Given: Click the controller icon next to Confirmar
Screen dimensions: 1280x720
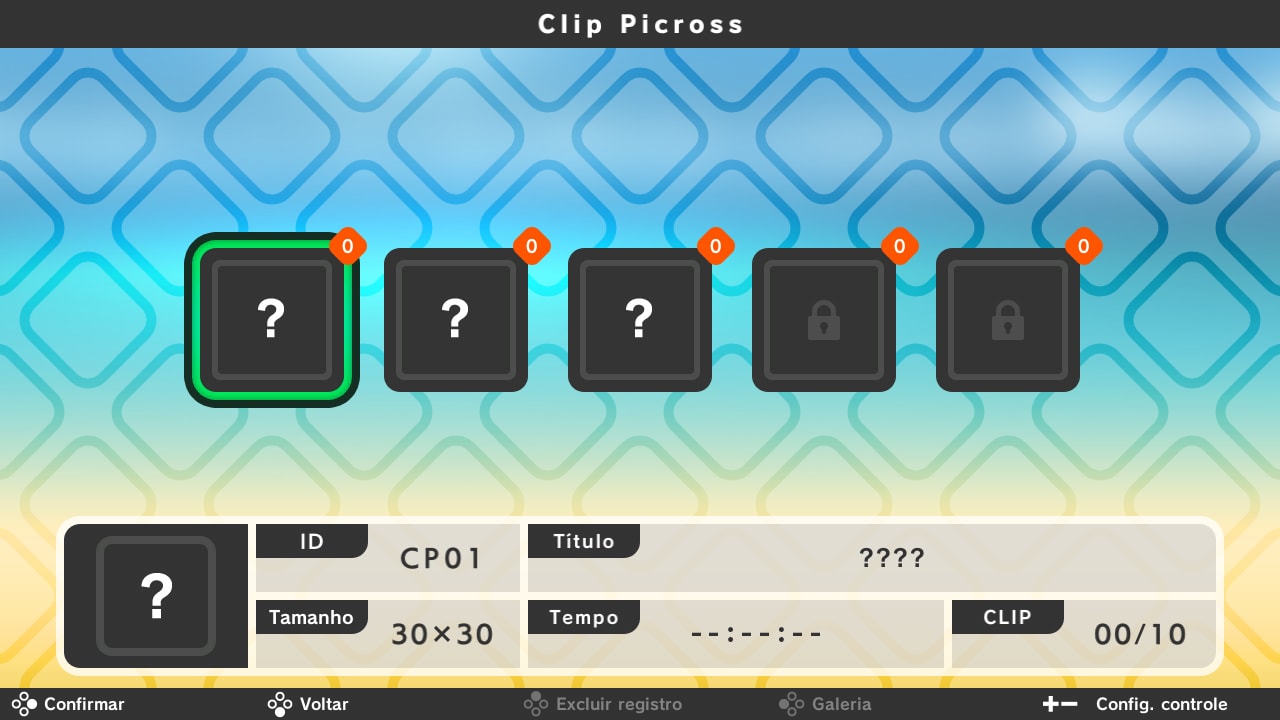Looking at the screenshot, I should pyautogui.click(x=23, y=704).
